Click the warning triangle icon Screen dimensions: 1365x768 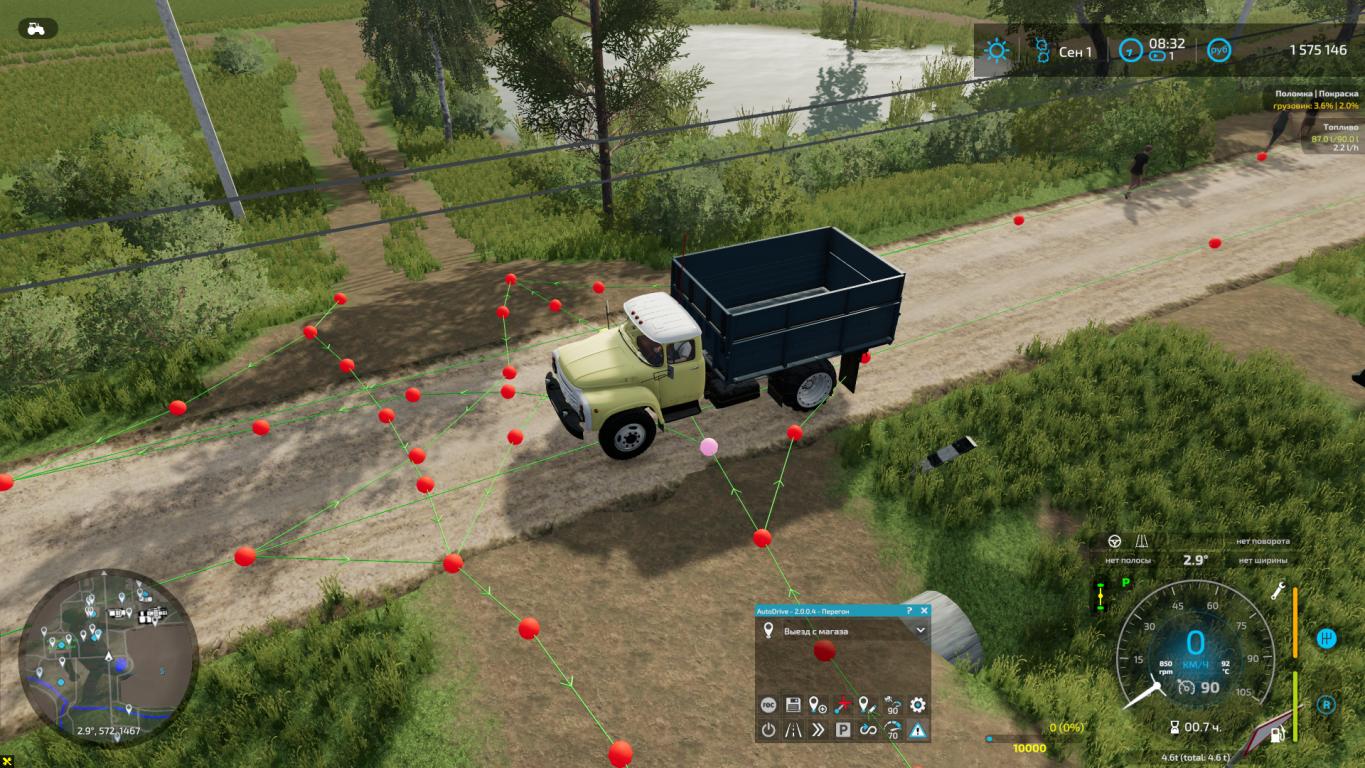[917, 730]
